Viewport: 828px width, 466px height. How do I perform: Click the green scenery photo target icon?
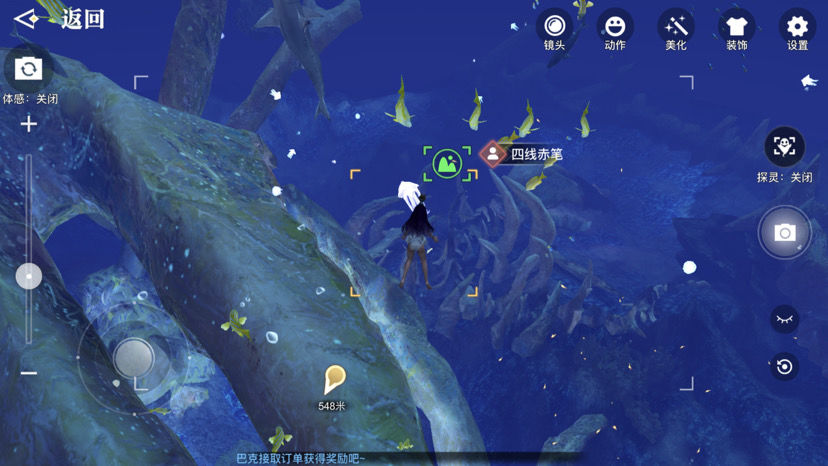point(447,164)
